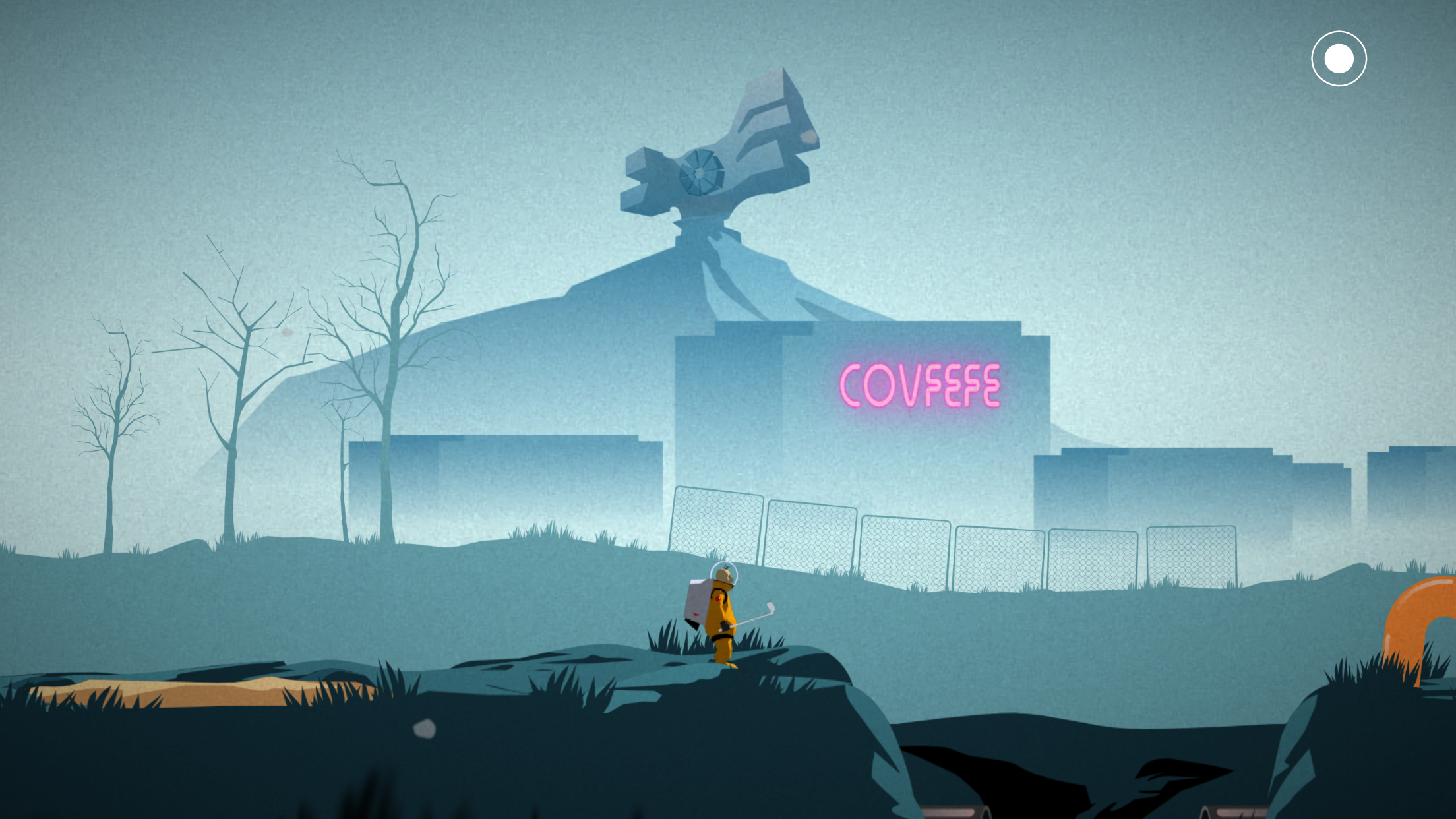Viewport: 1456px width, 819px height.
Task: Open the pause menu via the circle button
Action: [x=1340, y=58]
